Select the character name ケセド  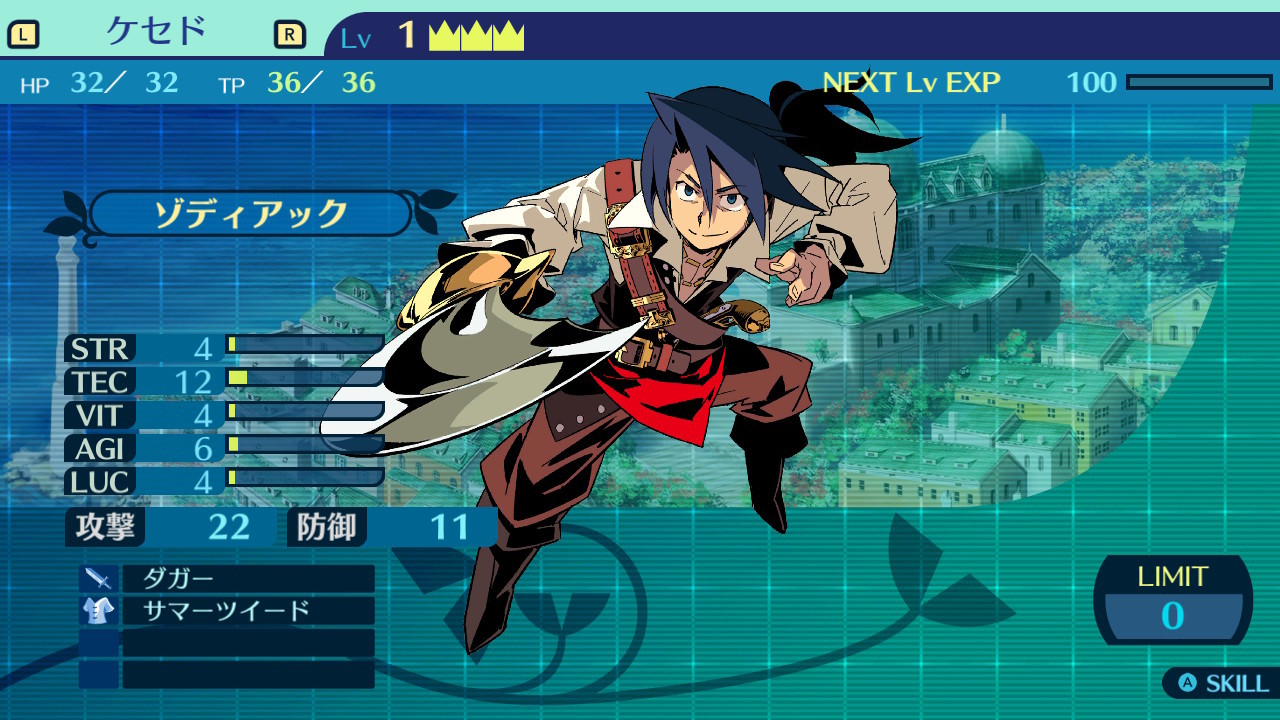[156, 33]
